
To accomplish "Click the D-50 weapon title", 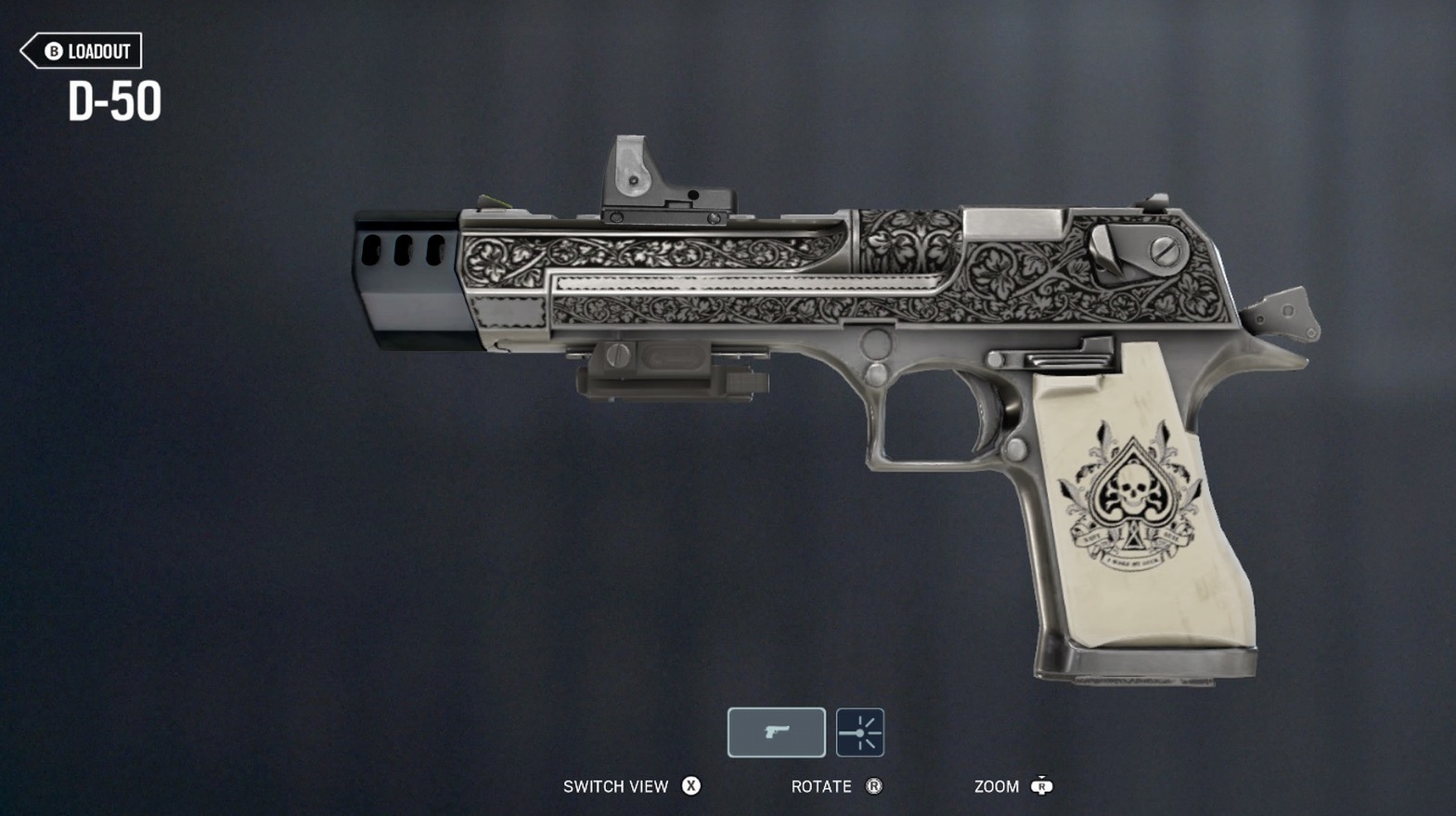I will (116, 100).
